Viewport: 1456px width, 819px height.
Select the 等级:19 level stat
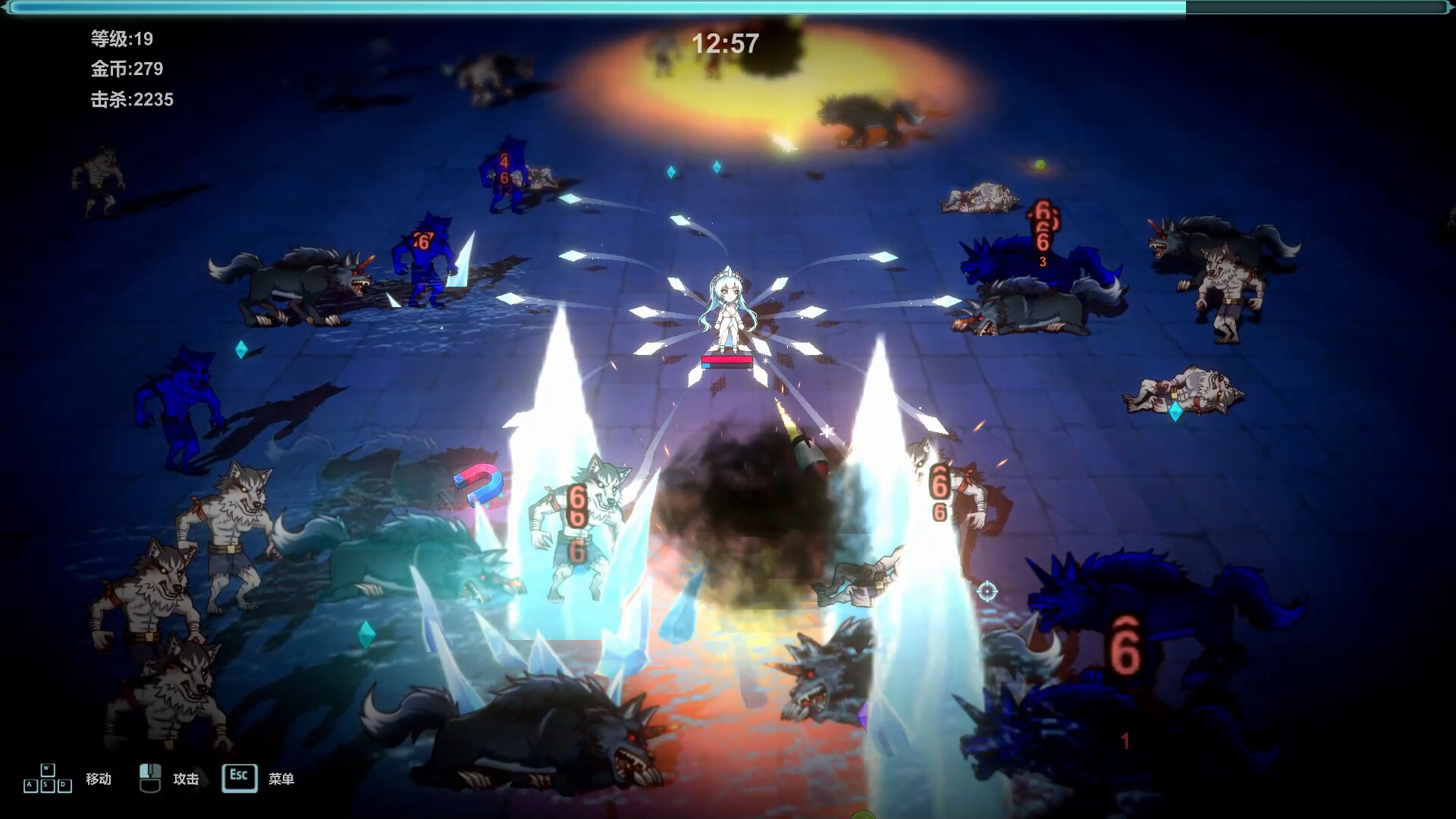tap(121, 39)
